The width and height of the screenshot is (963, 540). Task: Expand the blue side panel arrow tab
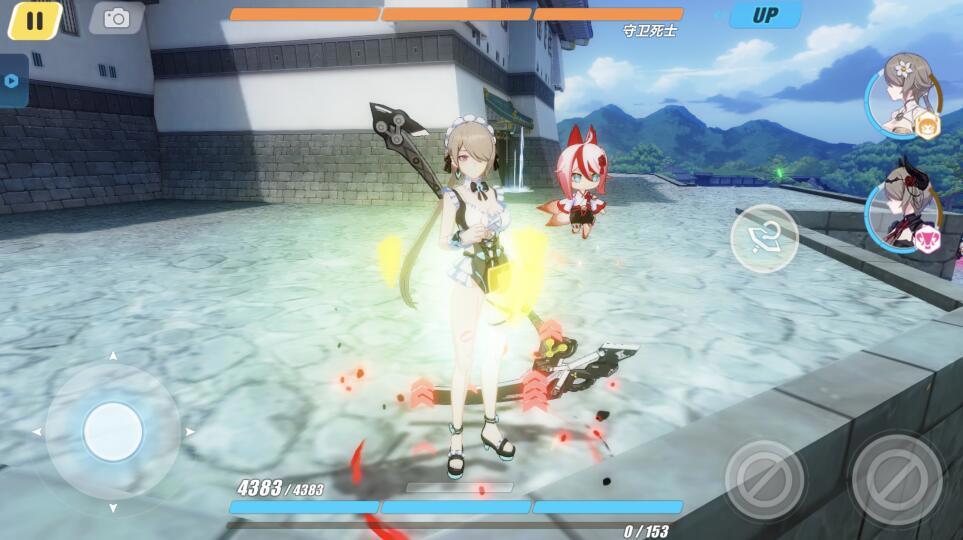click(12, 81)
